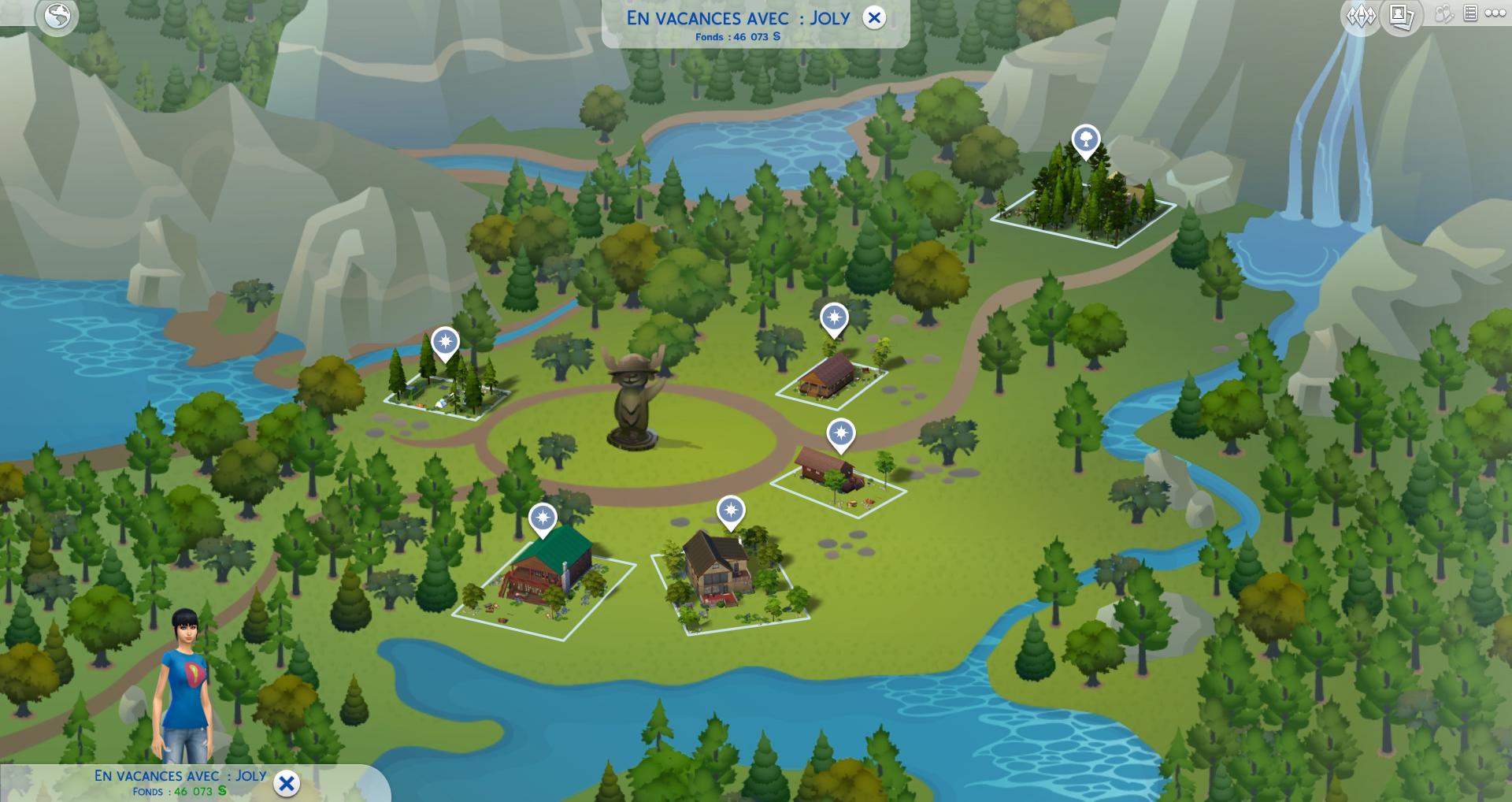The height and width of the screenshot is (802, 1512).
Task: Click the three-diamond plumbob icon
Action: tap(1361, 16)
